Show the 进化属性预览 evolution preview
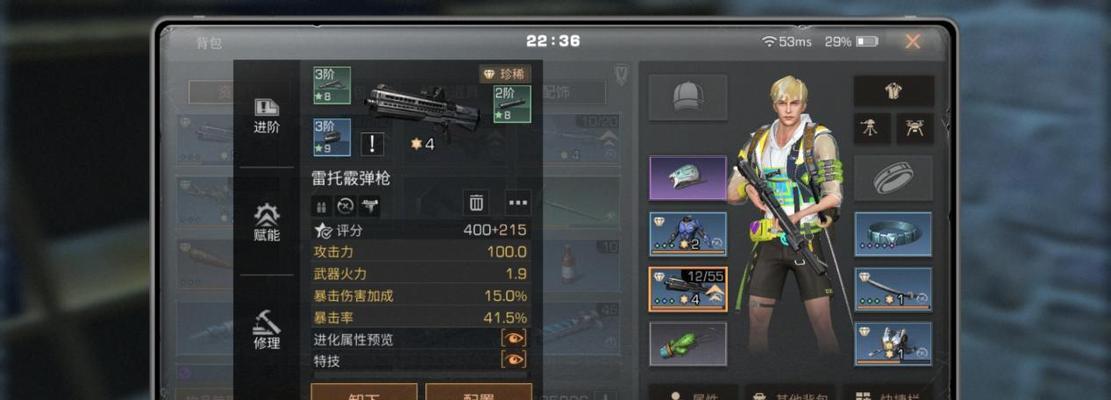 pos(513,339)
